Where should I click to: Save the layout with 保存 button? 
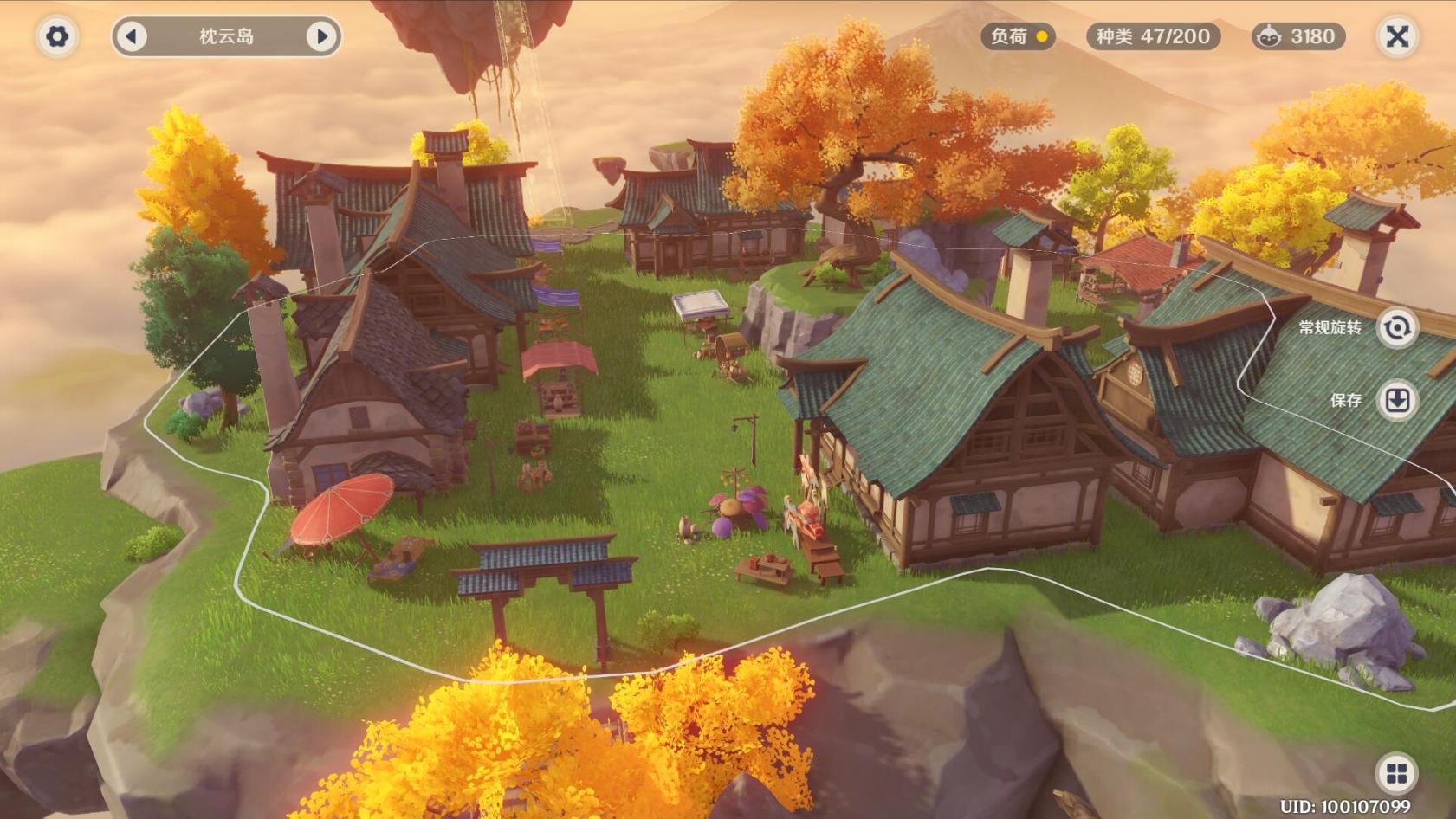[x=1396, y=400]
